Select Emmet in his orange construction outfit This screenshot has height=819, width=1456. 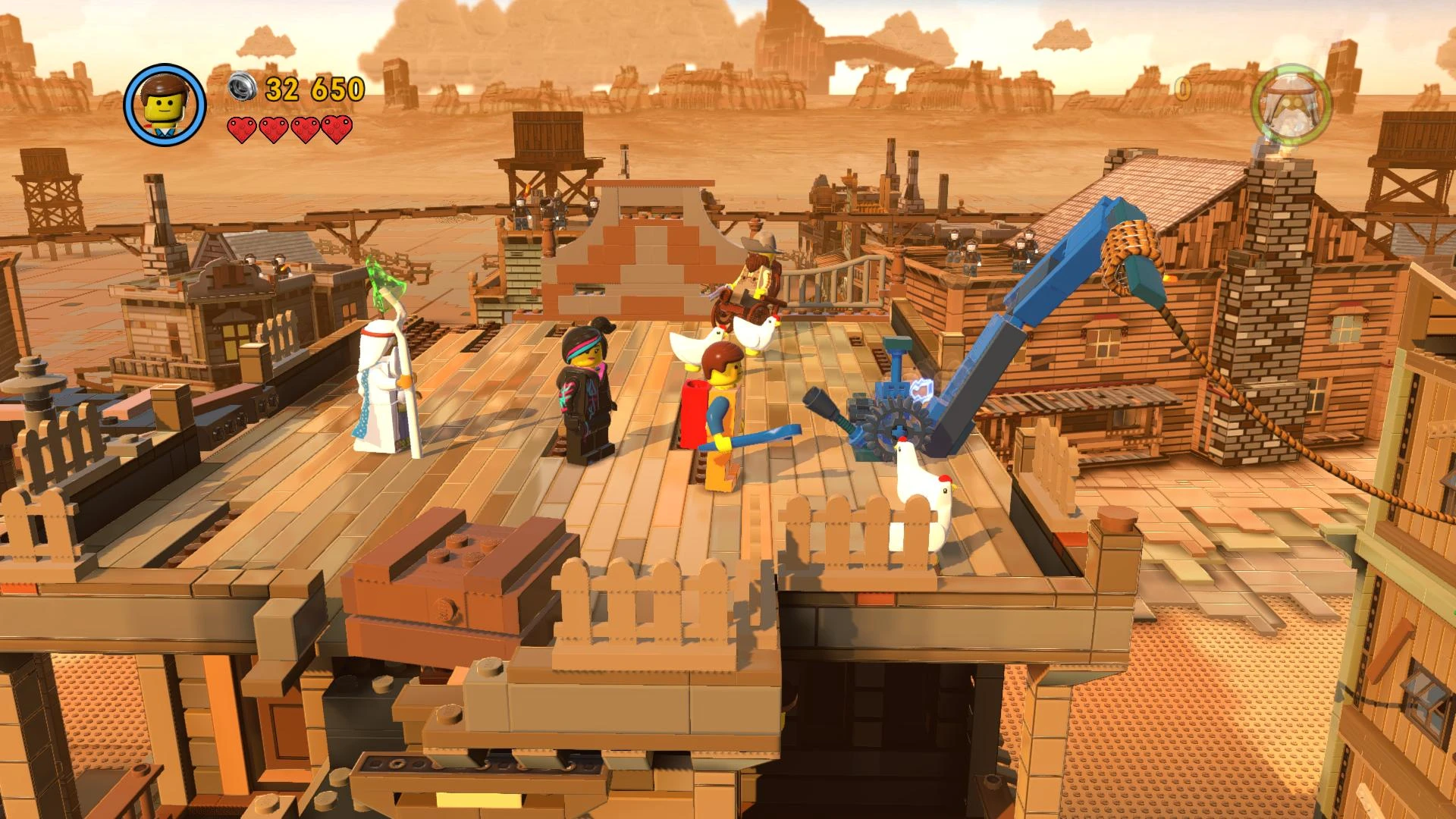point(720,417)
